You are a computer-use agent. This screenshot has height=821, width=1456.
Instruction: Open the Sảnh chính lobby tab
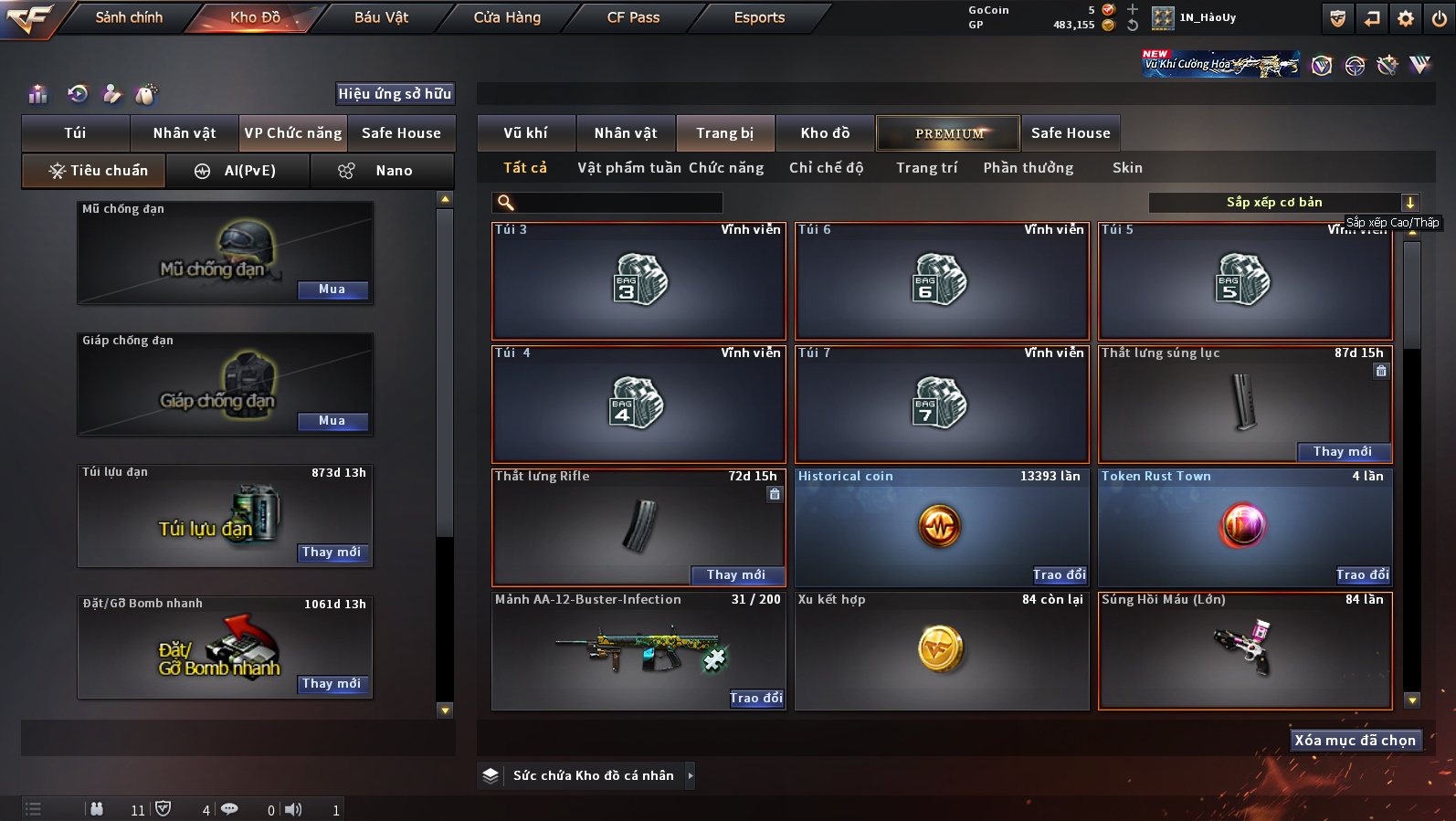[129, 17]
